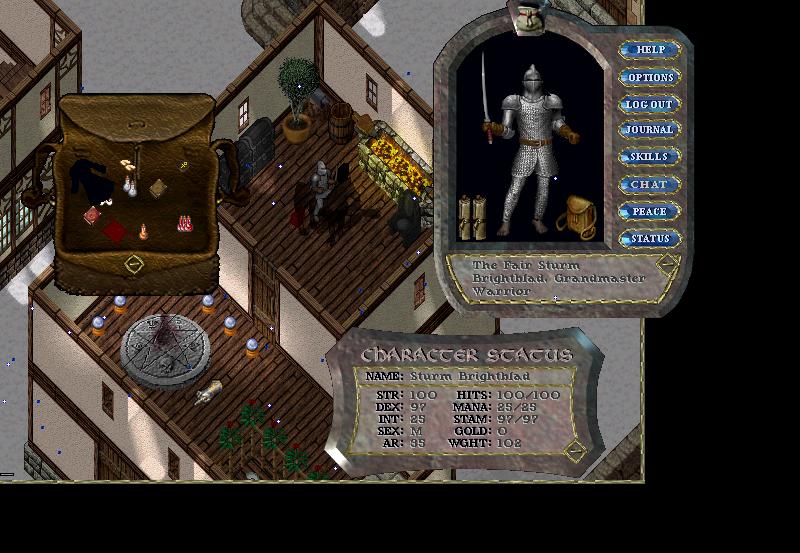
Task: Pick the red spellbook in the backpack
Action: (x=92, y=214)
